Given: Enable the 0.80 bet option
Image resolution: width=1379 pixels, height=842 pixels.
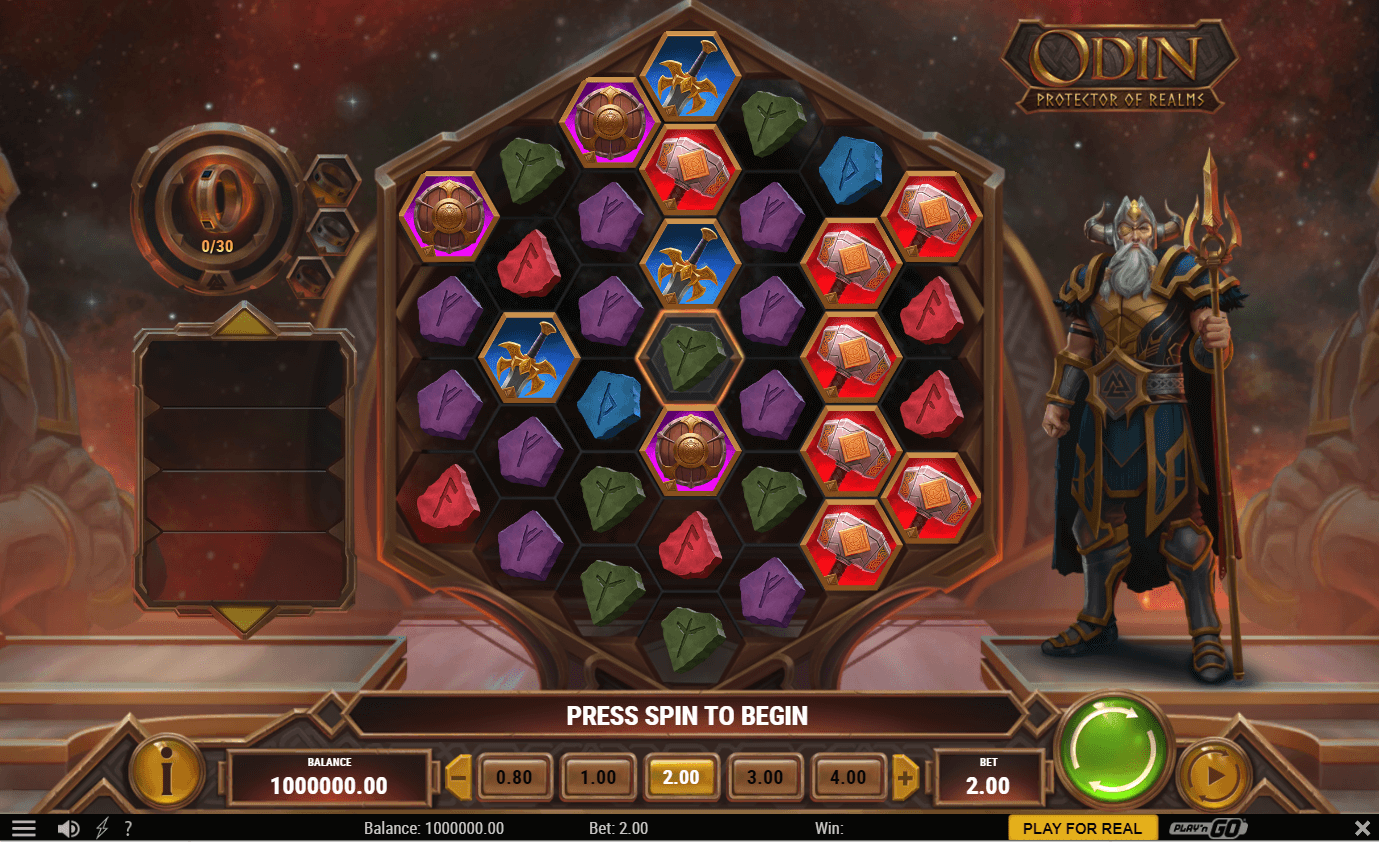Looking at the screenshot, I should 514,777.
